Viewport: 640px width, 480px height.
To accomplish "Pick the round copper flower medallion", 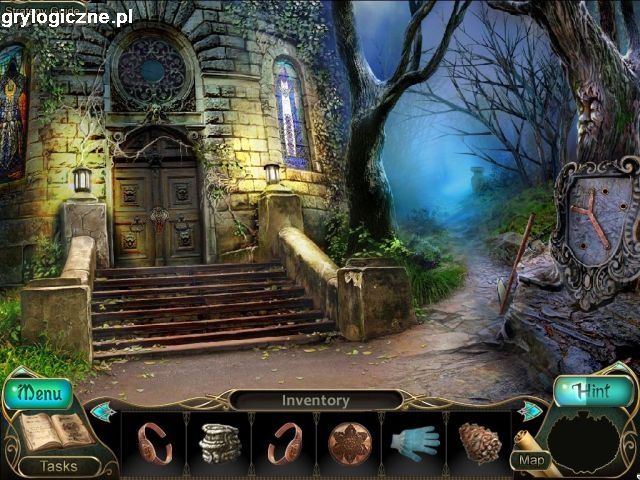I will click(x=350, y=442).
